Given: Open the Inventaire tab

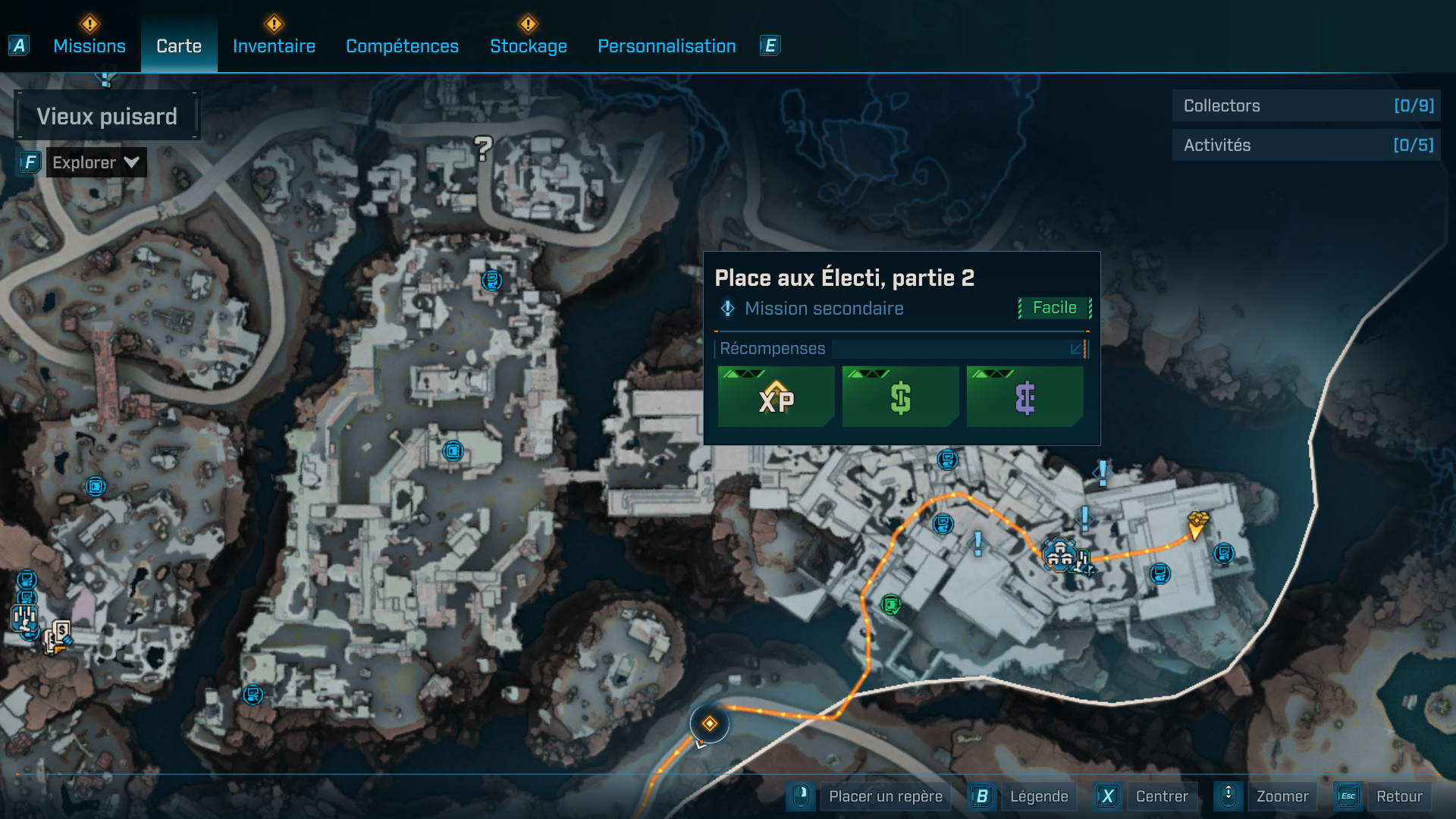Looking at the screenshot, I should (274, 46).
